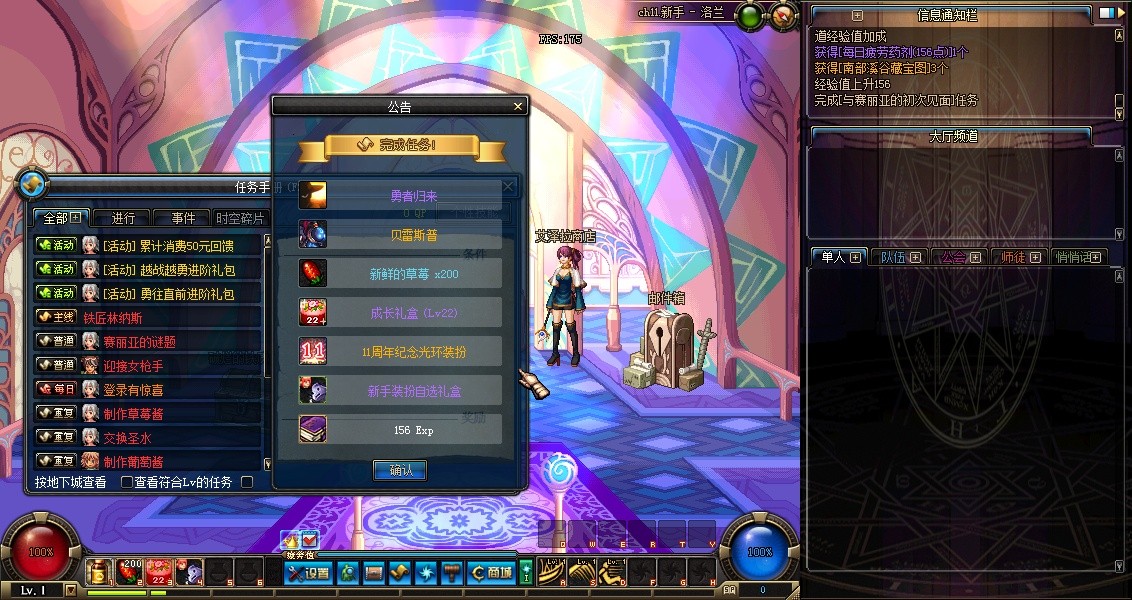Open the treasure chest menu icon
Viewport: 1132px width, 600px height.
[x=373, y=573]
